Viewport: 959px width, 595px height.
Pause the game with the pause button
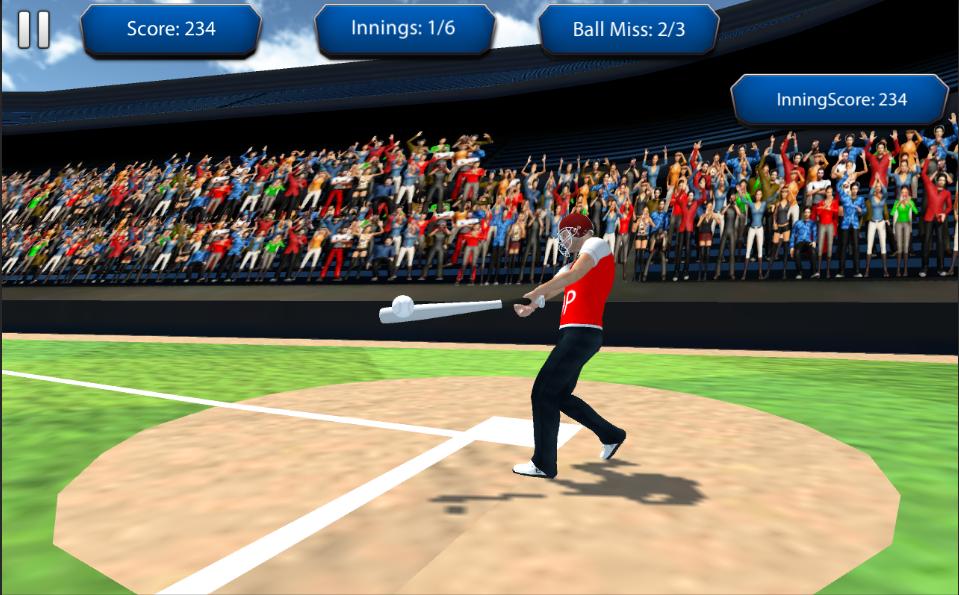click(33, 30)
